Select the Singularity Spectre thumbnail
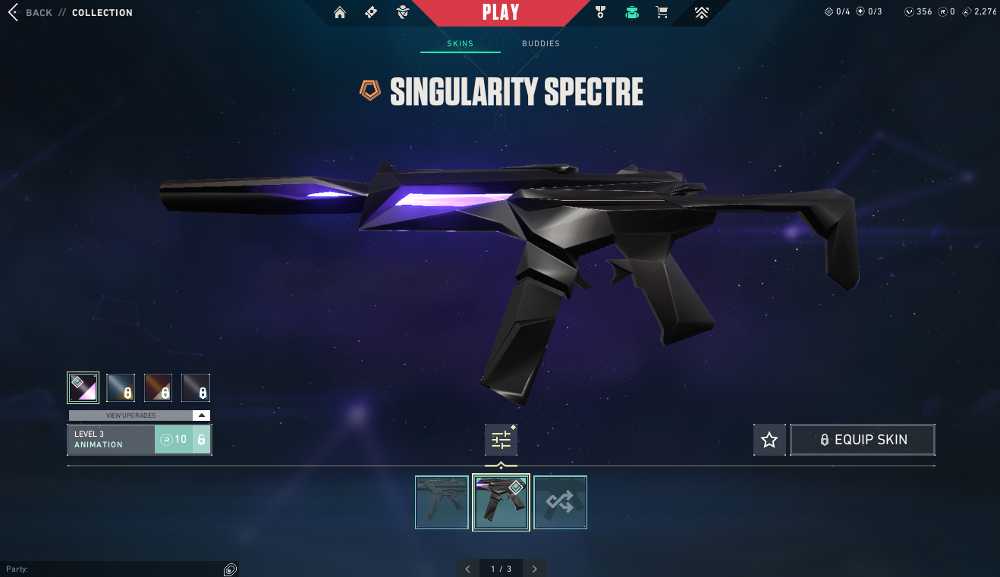This screenshot has height=577, width=1000. pyautogui.click(x=501, y=502)
